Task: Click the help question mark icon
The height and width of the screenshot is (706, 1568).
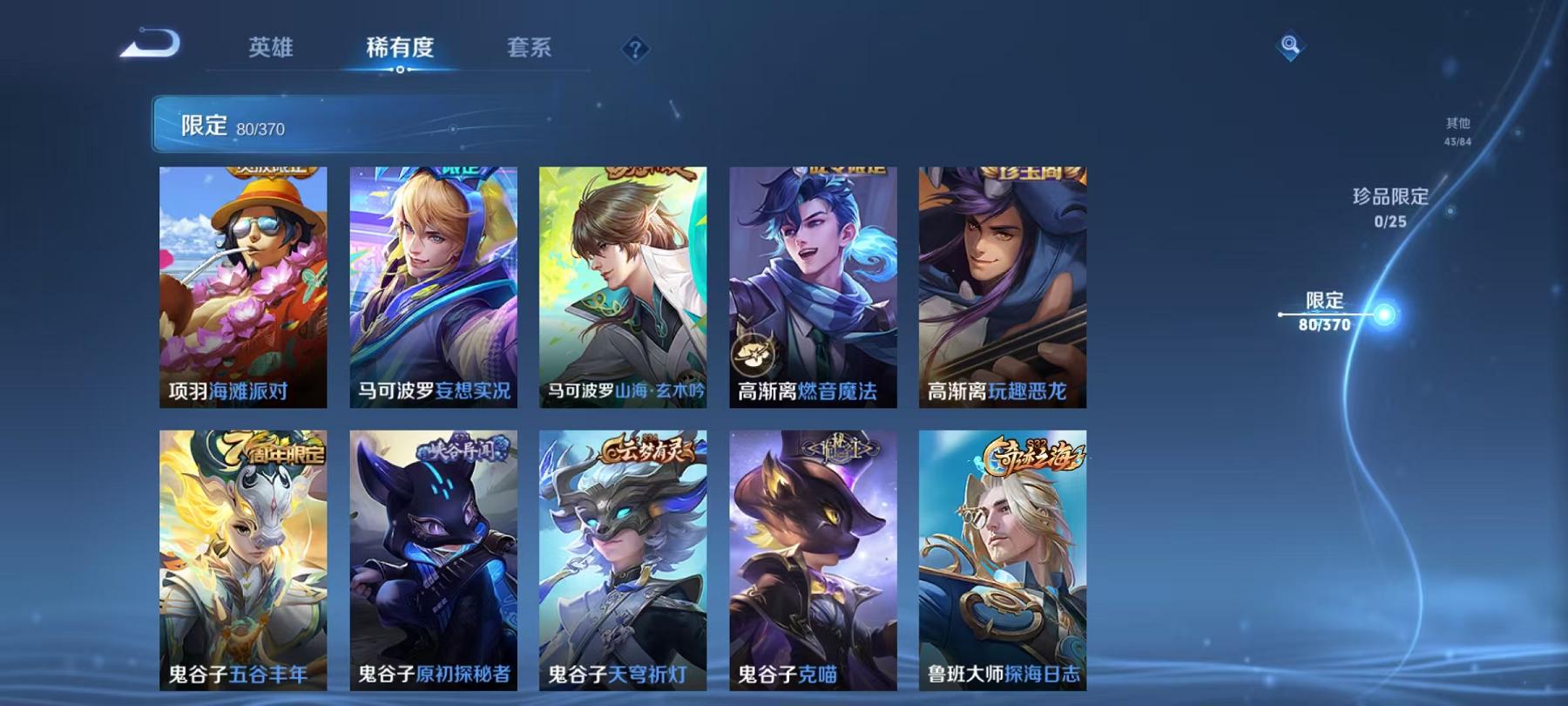Action: (635, 48)
